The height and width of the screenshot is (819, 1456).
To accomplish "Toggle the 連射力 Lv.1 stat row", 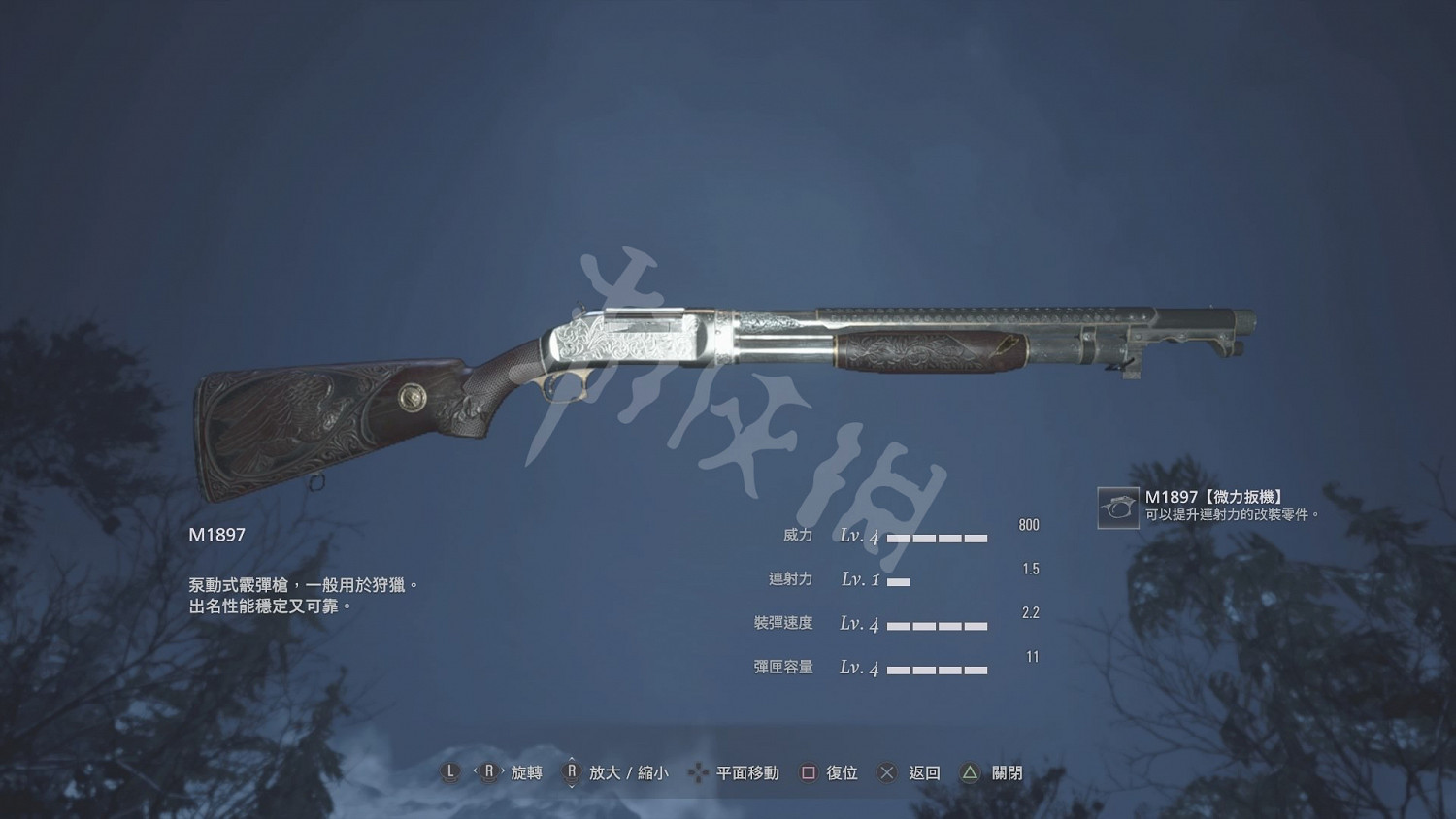I will coord(874,579).
